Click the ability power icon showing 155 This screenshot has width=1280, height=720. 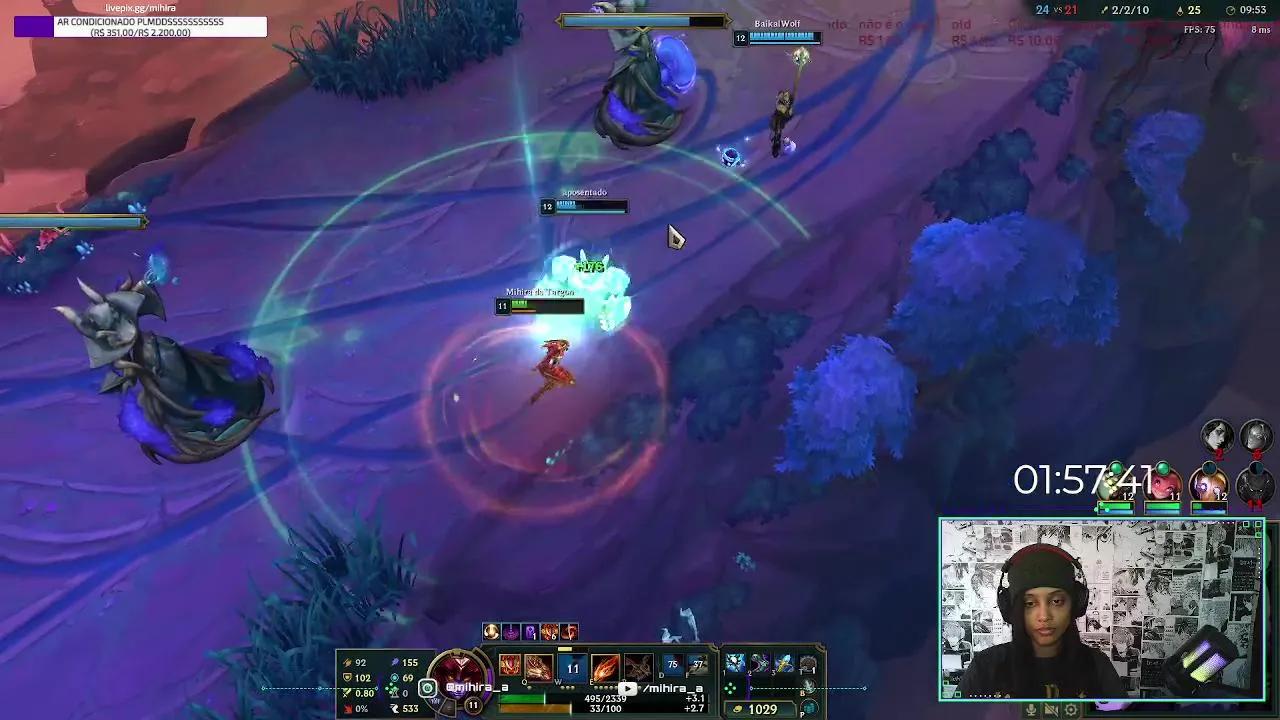[x=397, y=662]
